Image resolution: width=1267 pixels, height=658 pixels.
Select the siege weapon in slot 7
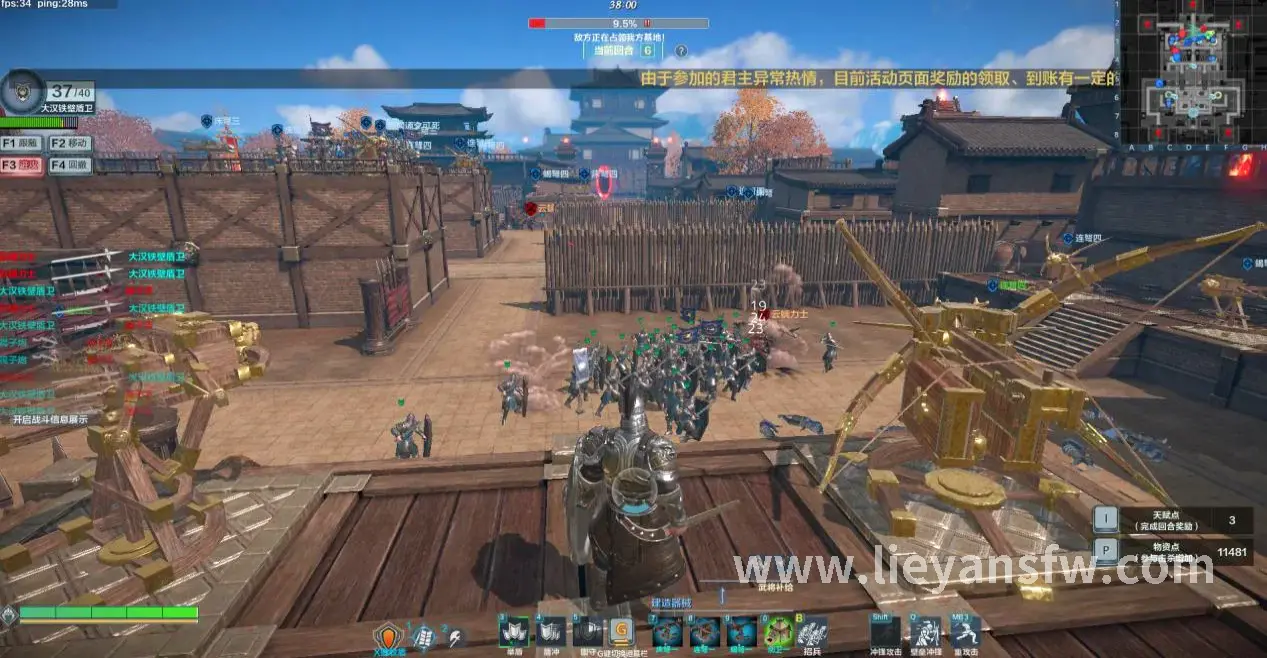click(667, 632)
